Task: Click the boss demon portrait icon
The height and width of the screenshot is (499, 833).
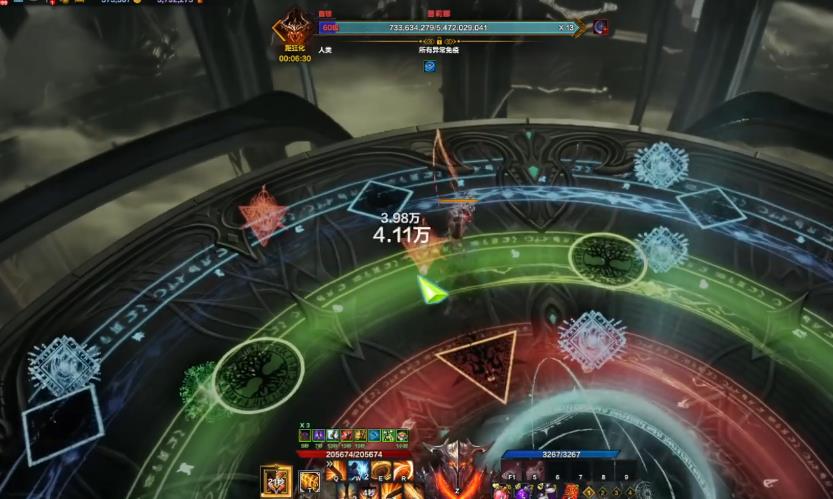Action: click(295, 28)
